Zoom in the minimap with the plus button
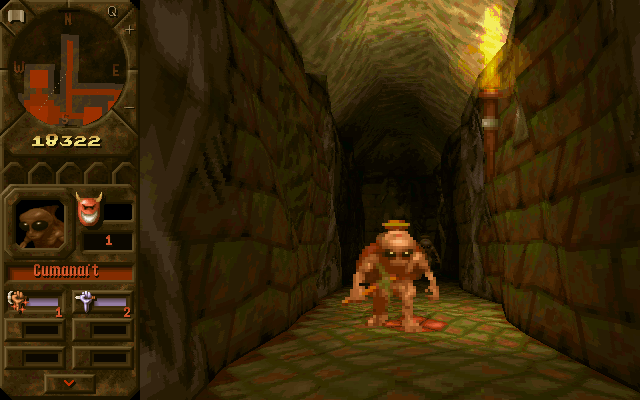This screenshot has width=640, height=400. click(129, 31)
